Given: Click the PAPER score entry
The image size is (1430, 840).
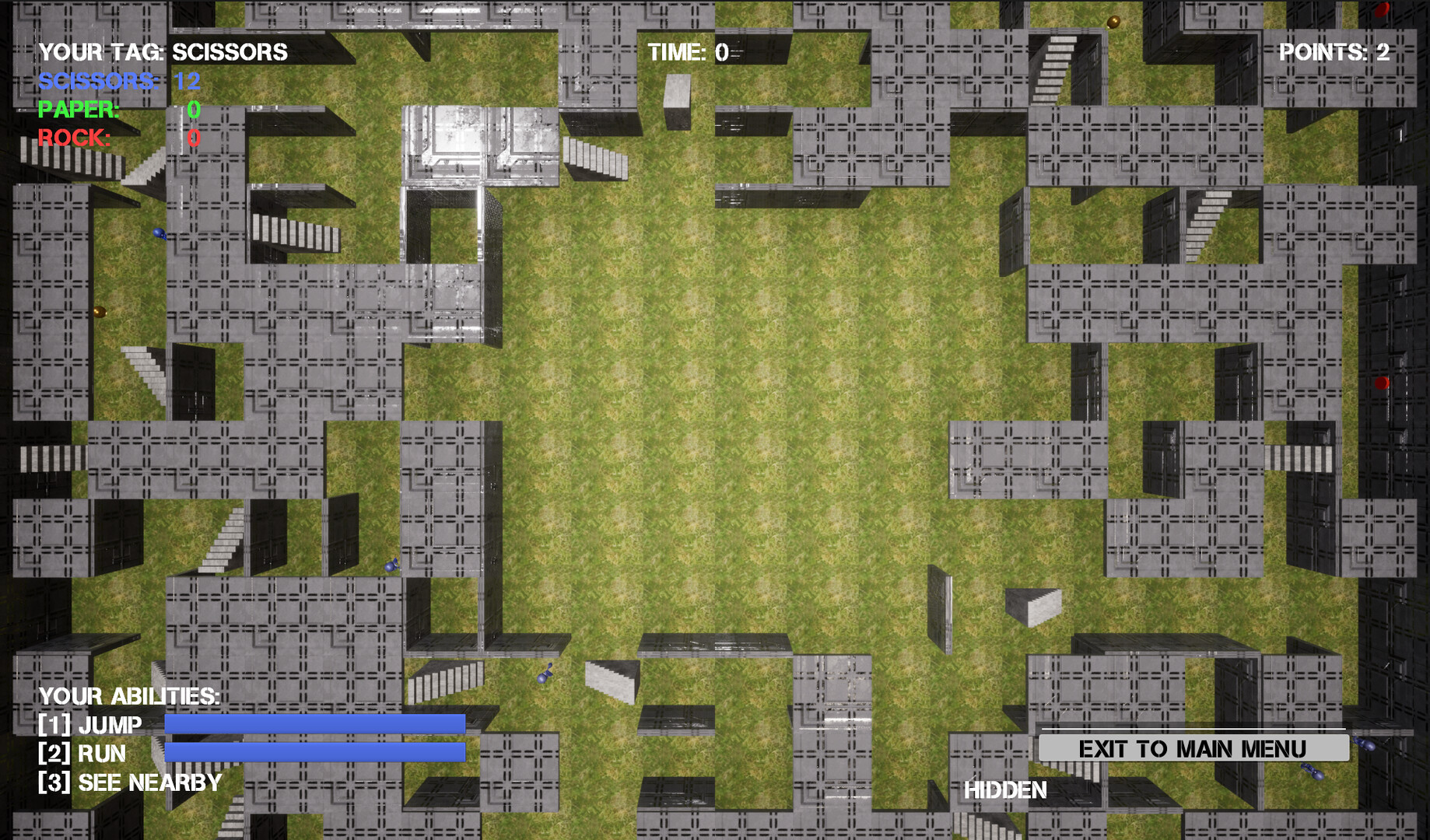Looking at the screenshot, I should [117, 109].
